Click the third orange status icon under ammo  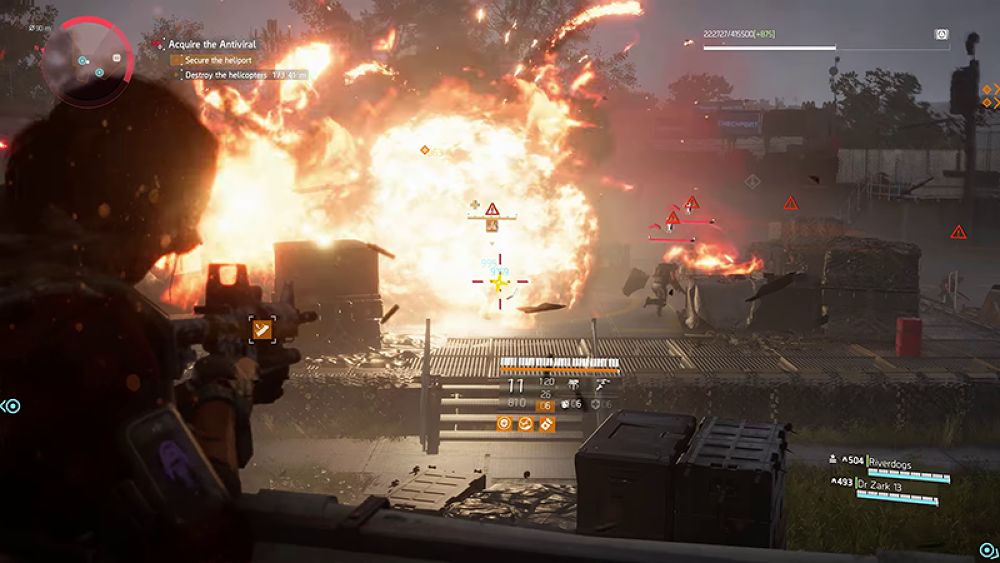547,424
